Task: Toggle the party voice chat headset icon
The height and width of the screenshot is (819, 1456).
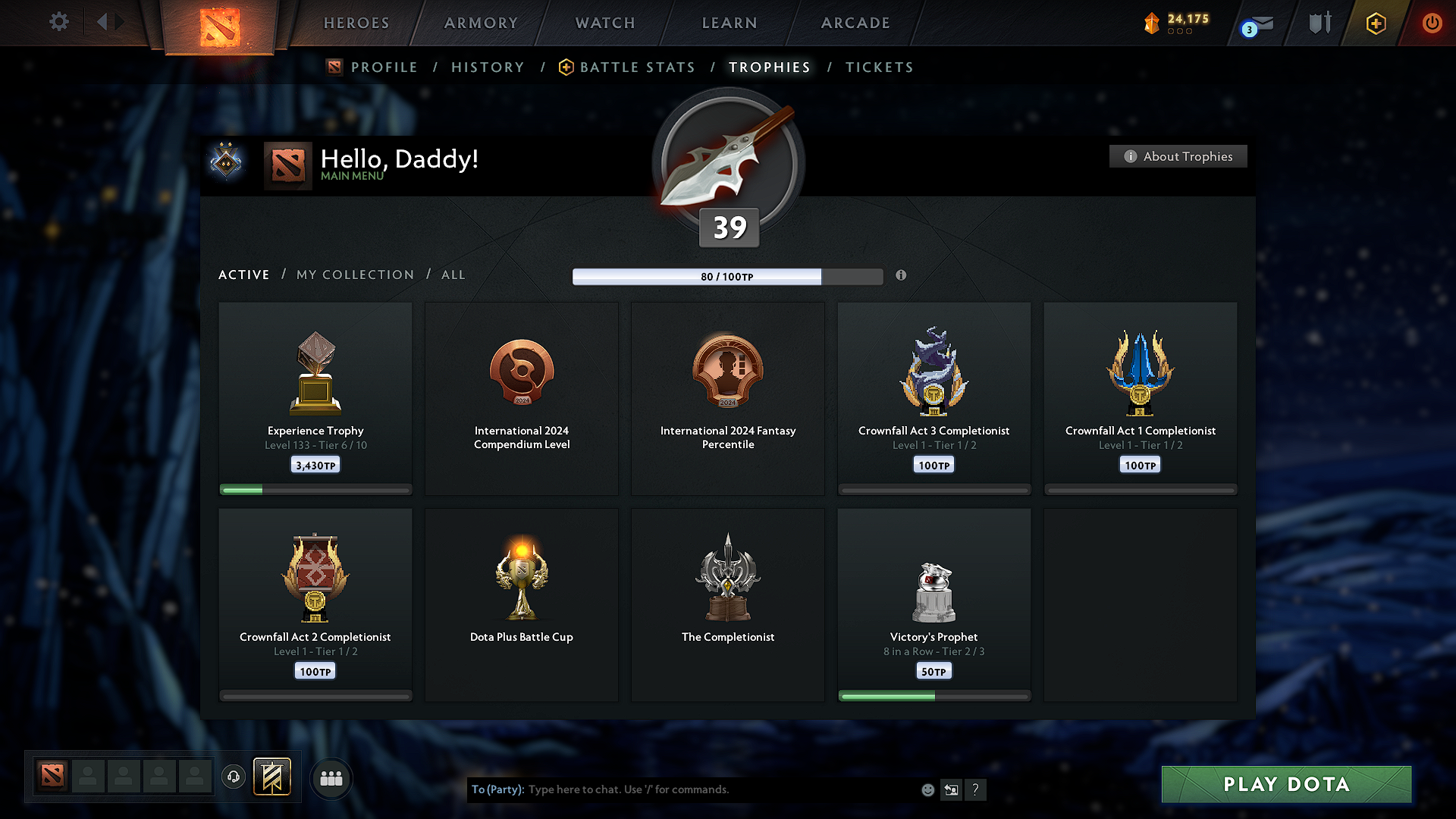Action: coord(234,777)
